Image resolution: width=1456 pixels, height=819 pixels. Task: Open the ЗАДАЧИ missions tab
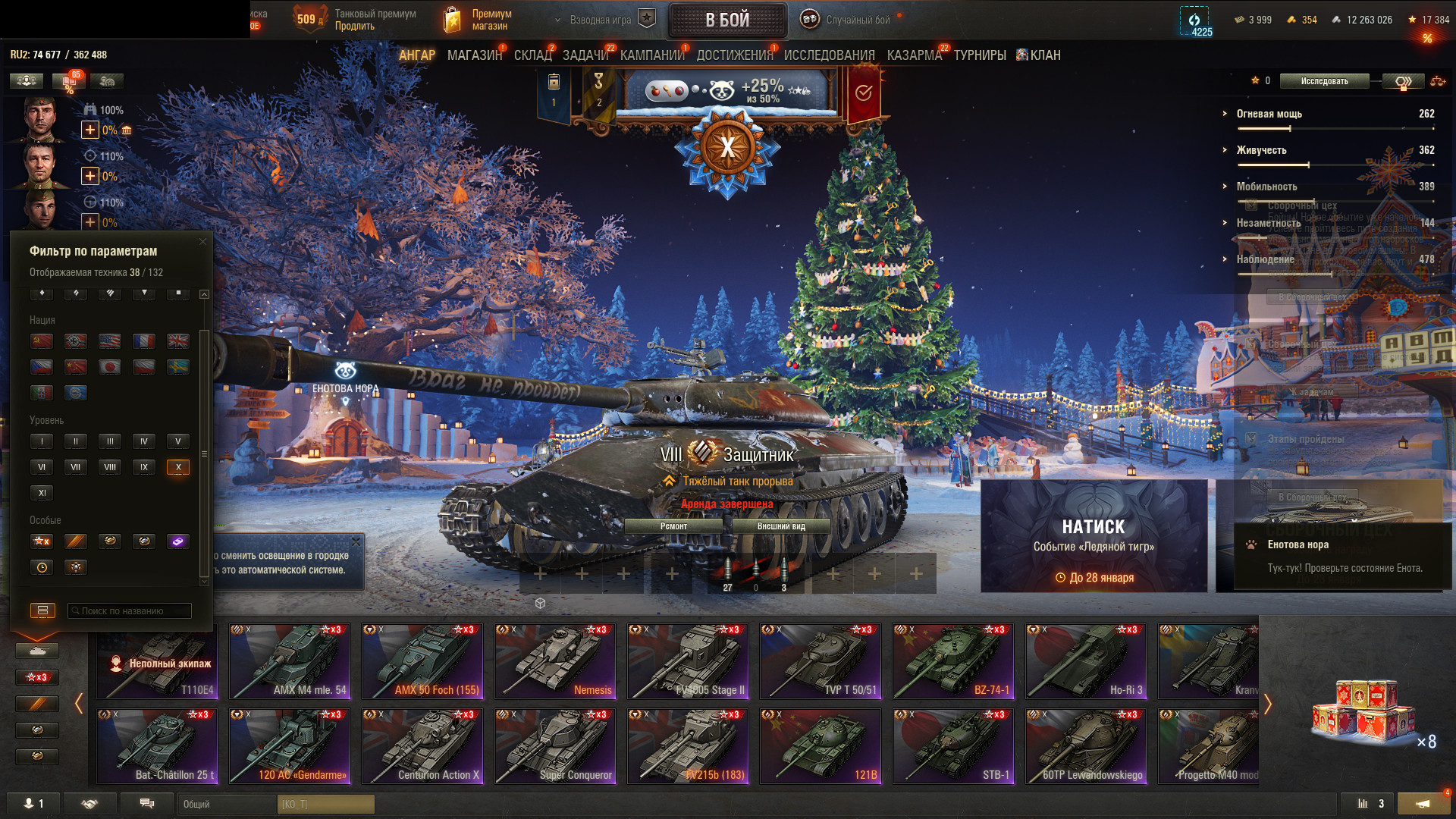click(x=585, y=55)
